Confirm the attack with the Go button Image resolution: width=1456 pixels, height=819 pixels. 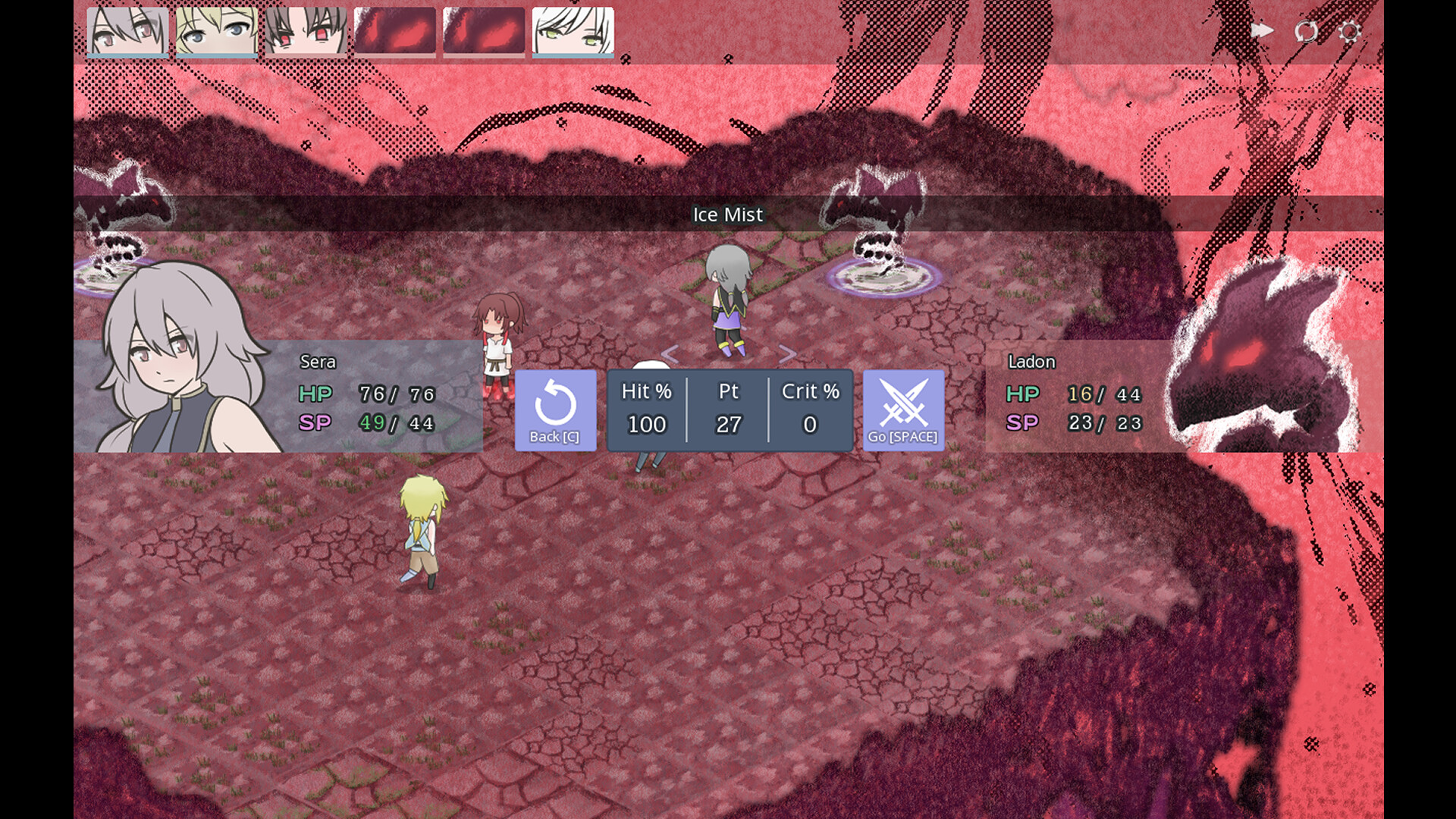click(x=903, y=410)
